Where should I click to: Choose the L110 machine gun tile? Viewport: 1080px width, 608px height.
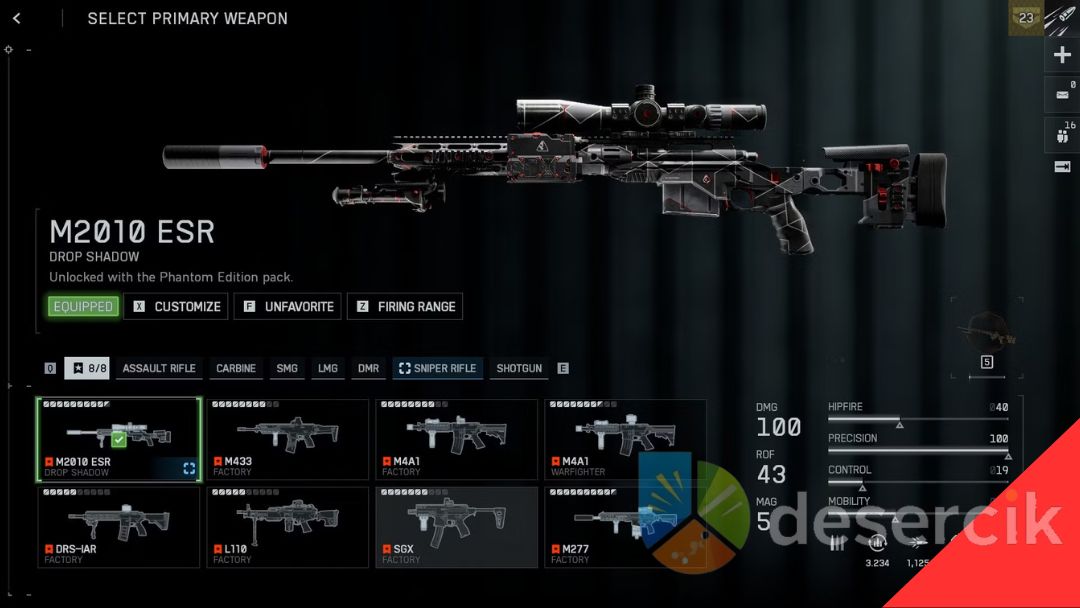(288, 527)
